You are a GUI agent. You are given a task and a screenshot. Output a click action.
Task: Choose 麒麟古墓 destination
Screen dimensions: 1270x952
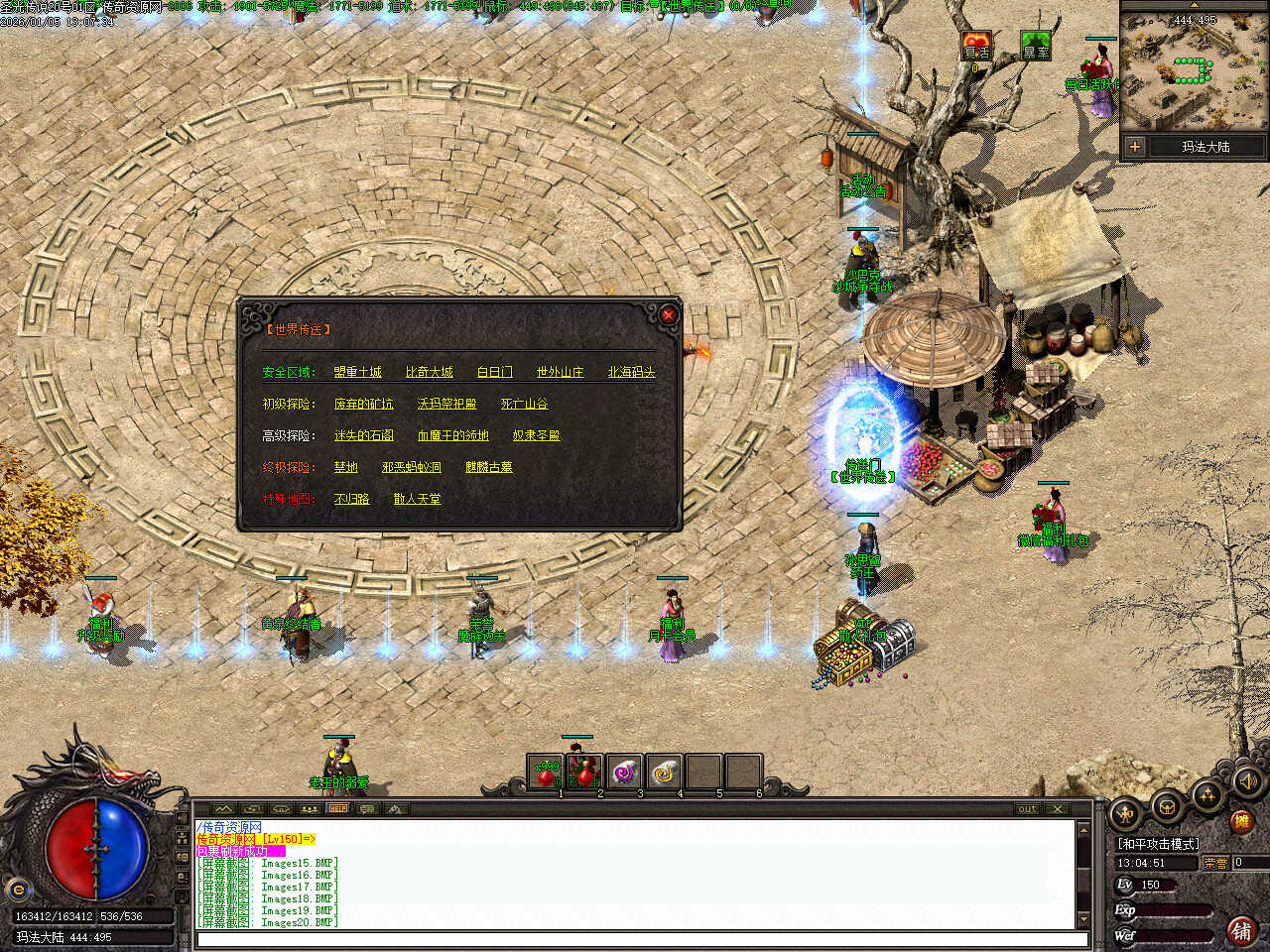pyautogui.click(x=488, y=467)
